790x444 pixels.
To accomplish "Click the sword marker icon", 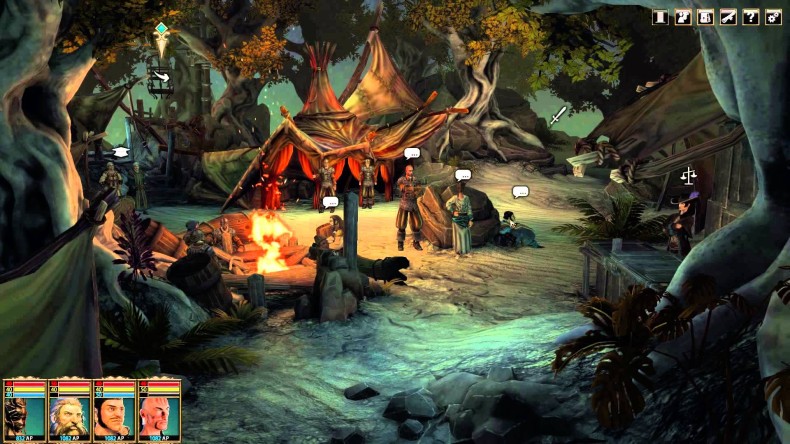I will (557, 116).
